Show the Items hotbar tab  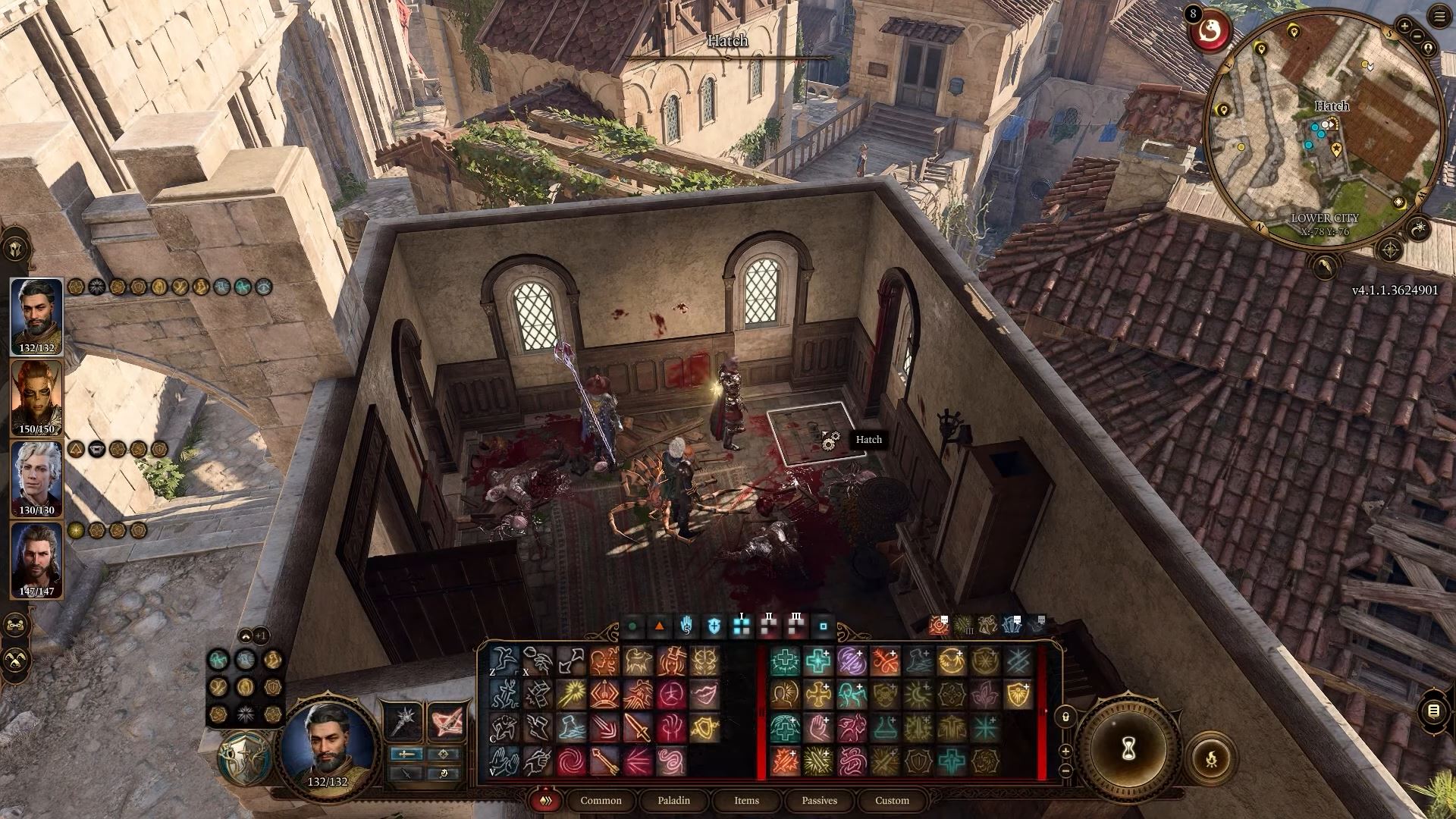[746, 800]
